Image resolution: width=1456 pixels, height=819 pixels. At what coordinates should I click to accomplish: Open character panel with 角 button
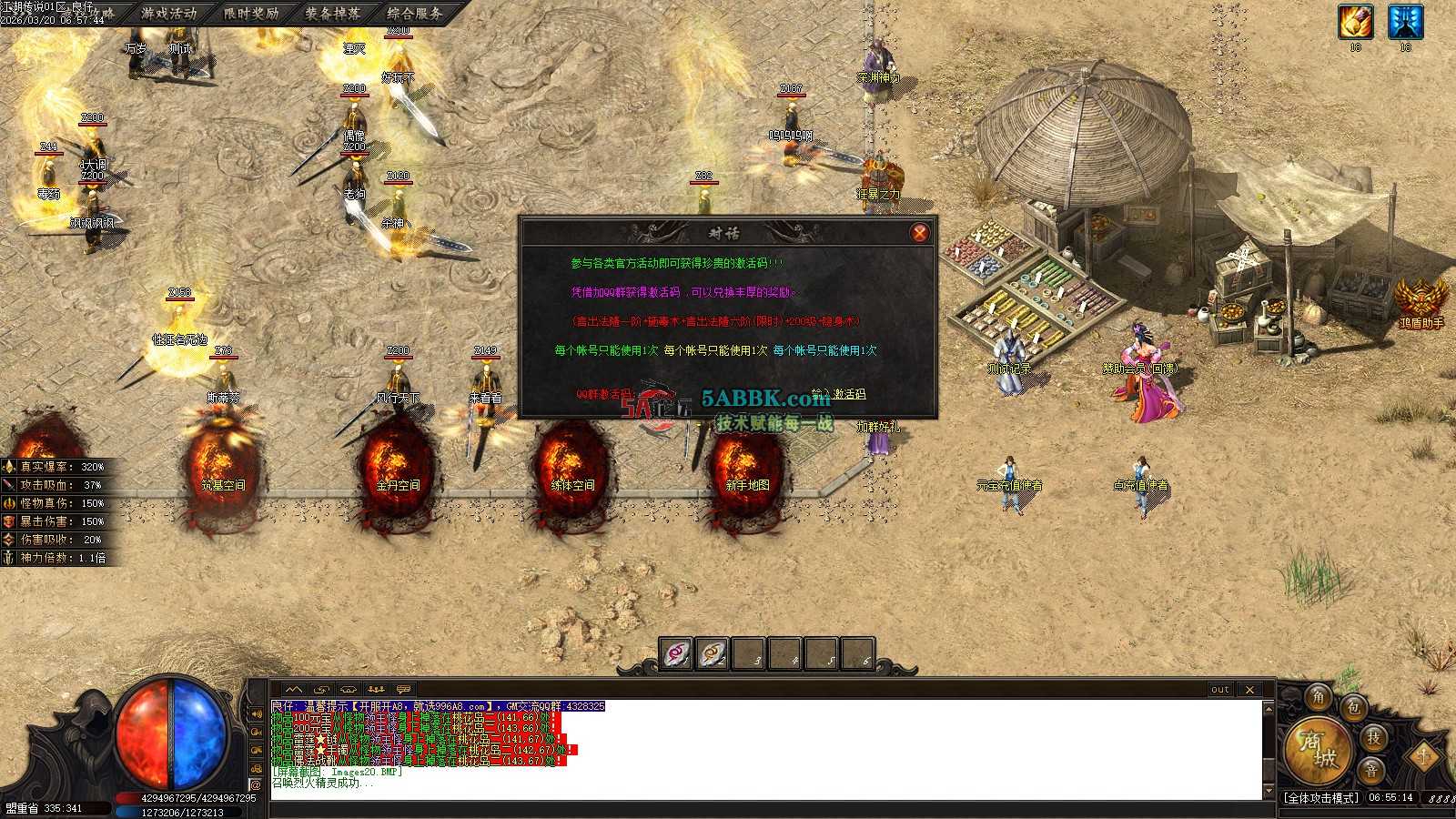(1319, 698)
